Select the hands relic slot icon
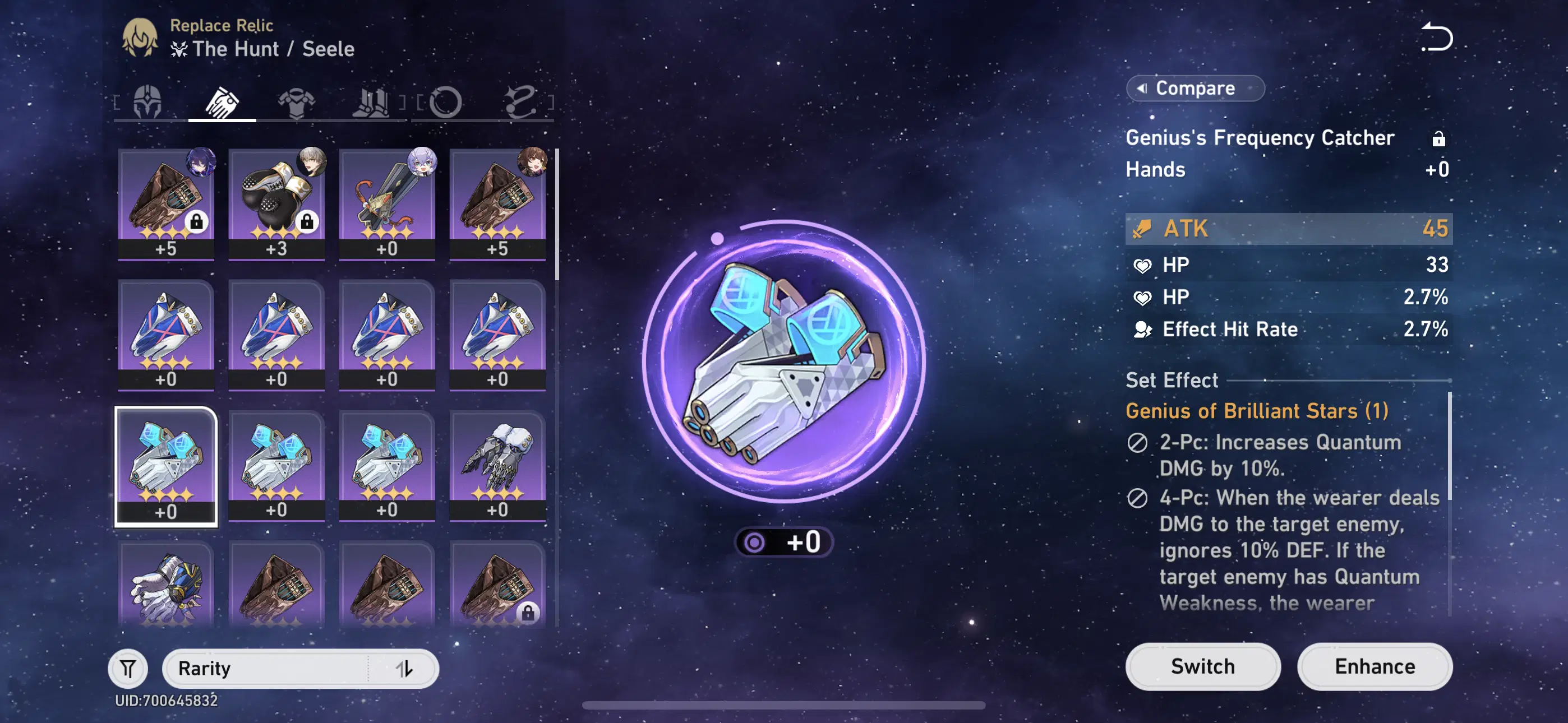The image size is (1568, 723). (x=223, y=102)
